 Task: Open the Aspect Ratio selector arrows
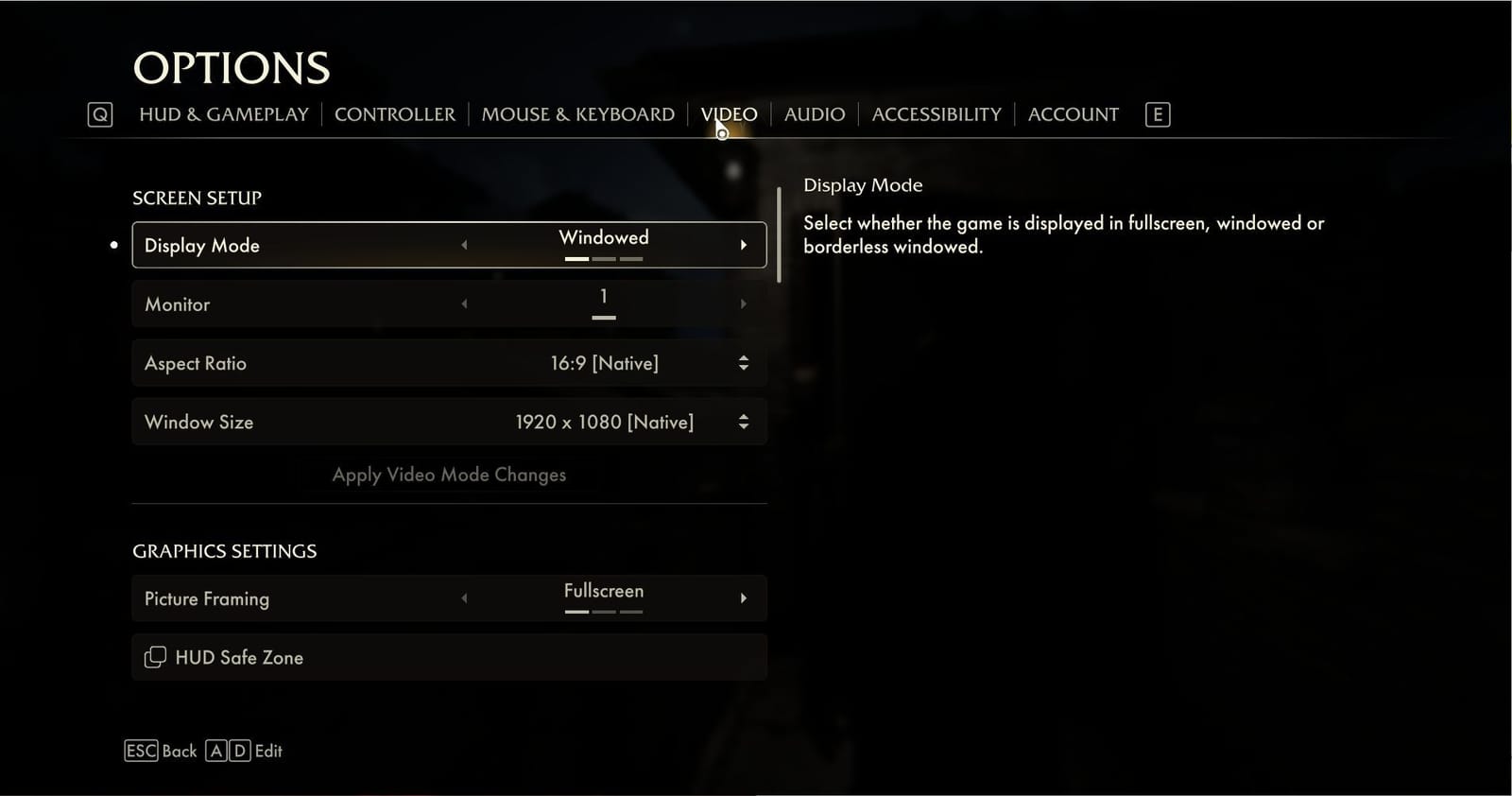(744, 362)
